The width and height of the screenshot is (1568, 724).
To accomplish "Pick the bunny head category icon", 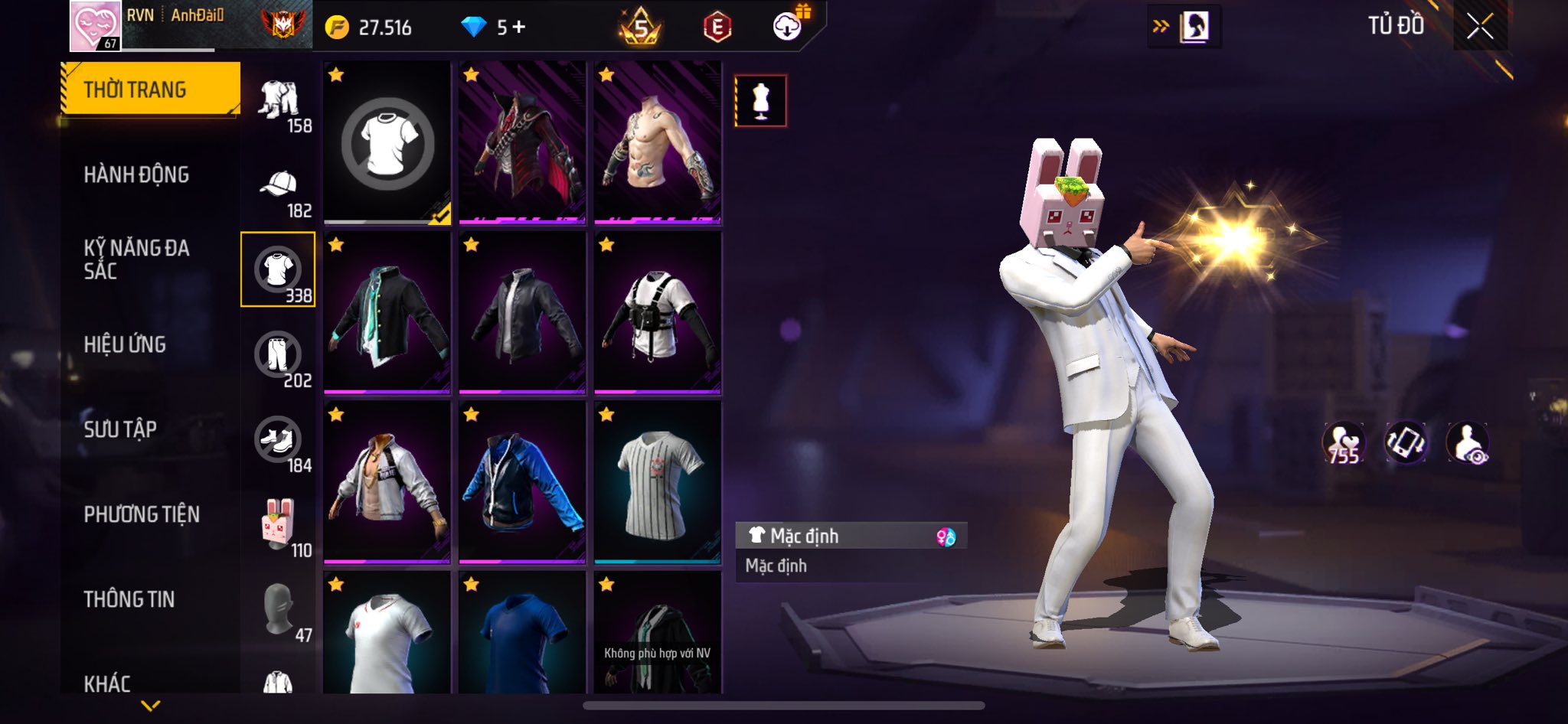I will click(279, 525).
